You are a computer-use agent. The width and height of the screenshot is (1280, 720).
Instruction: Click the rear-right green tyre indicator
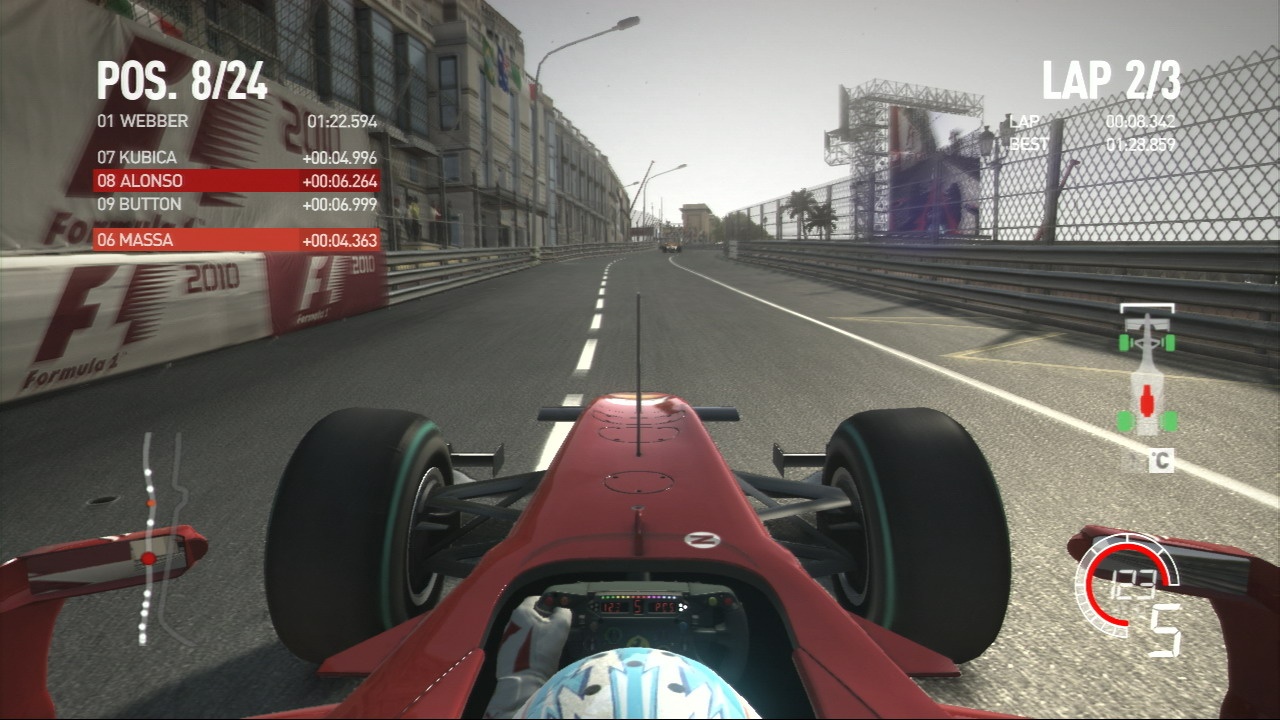pyautogui.click(x=1167, y=421)
